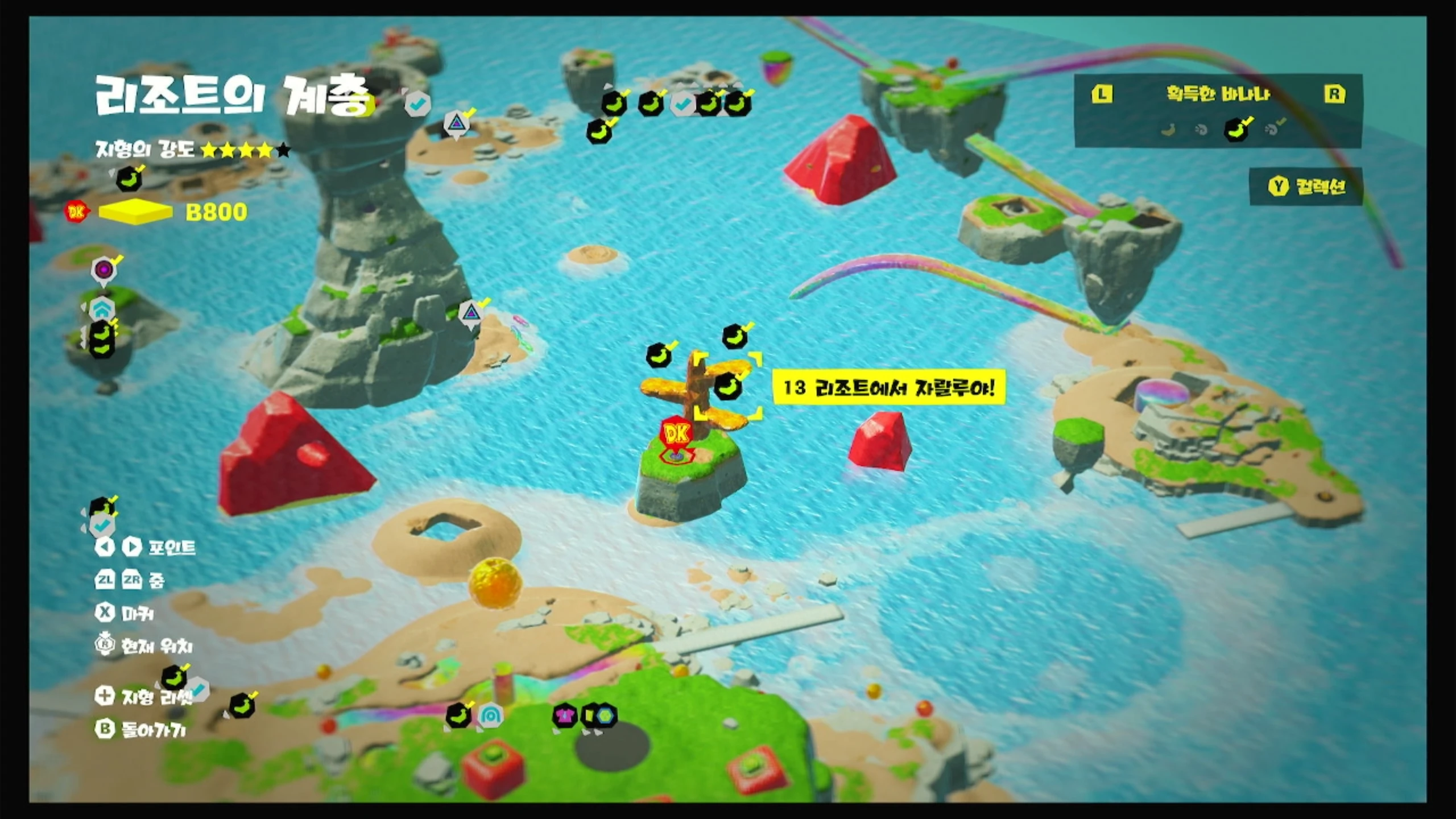Open the 컬렉션 collection panel
The width and height of the screenshot is (1456, 819).
(x=1306, y=186)
